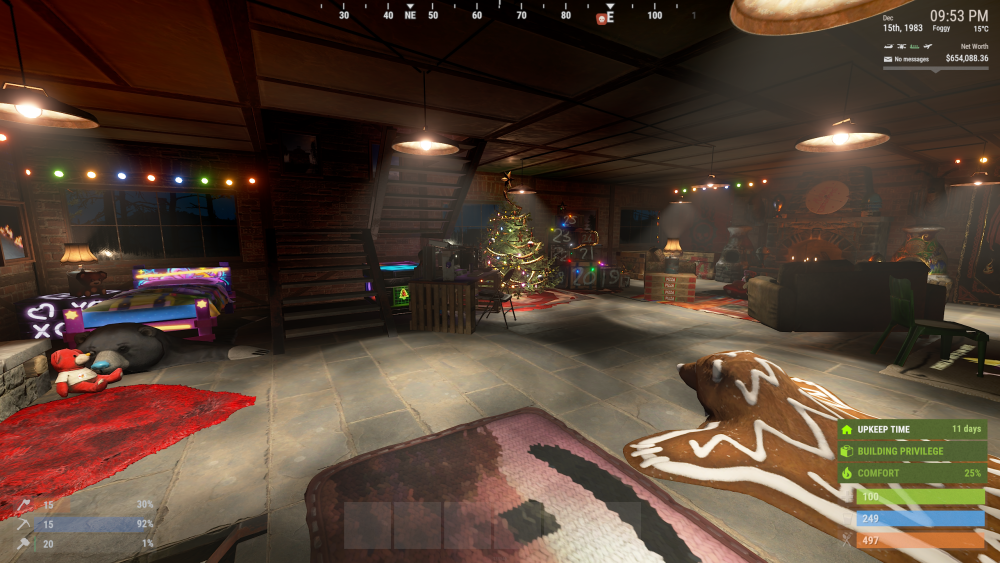The image size is (1000, 563).
Task: Click the green cargo ship event icon
Action: pos(915,46)
